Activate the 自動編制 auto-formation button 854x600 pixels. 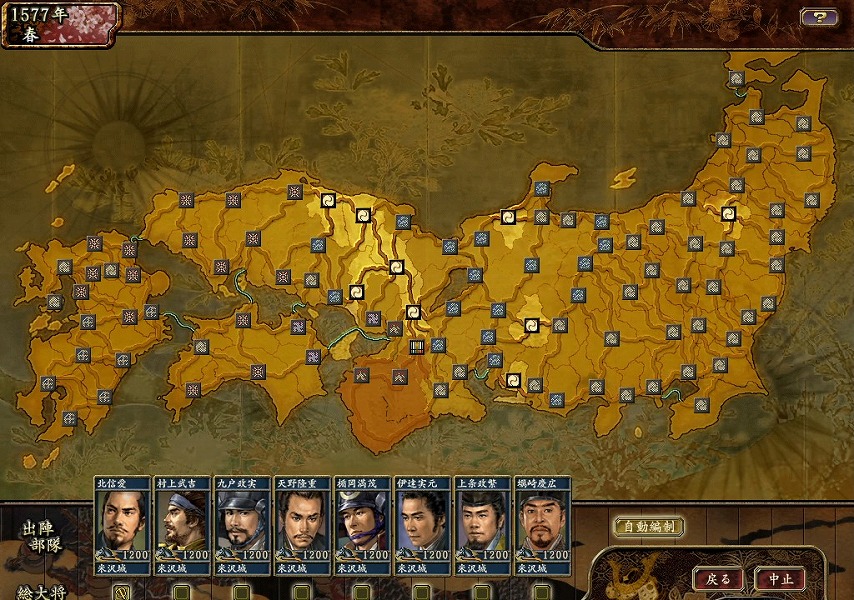coord(648,526)
